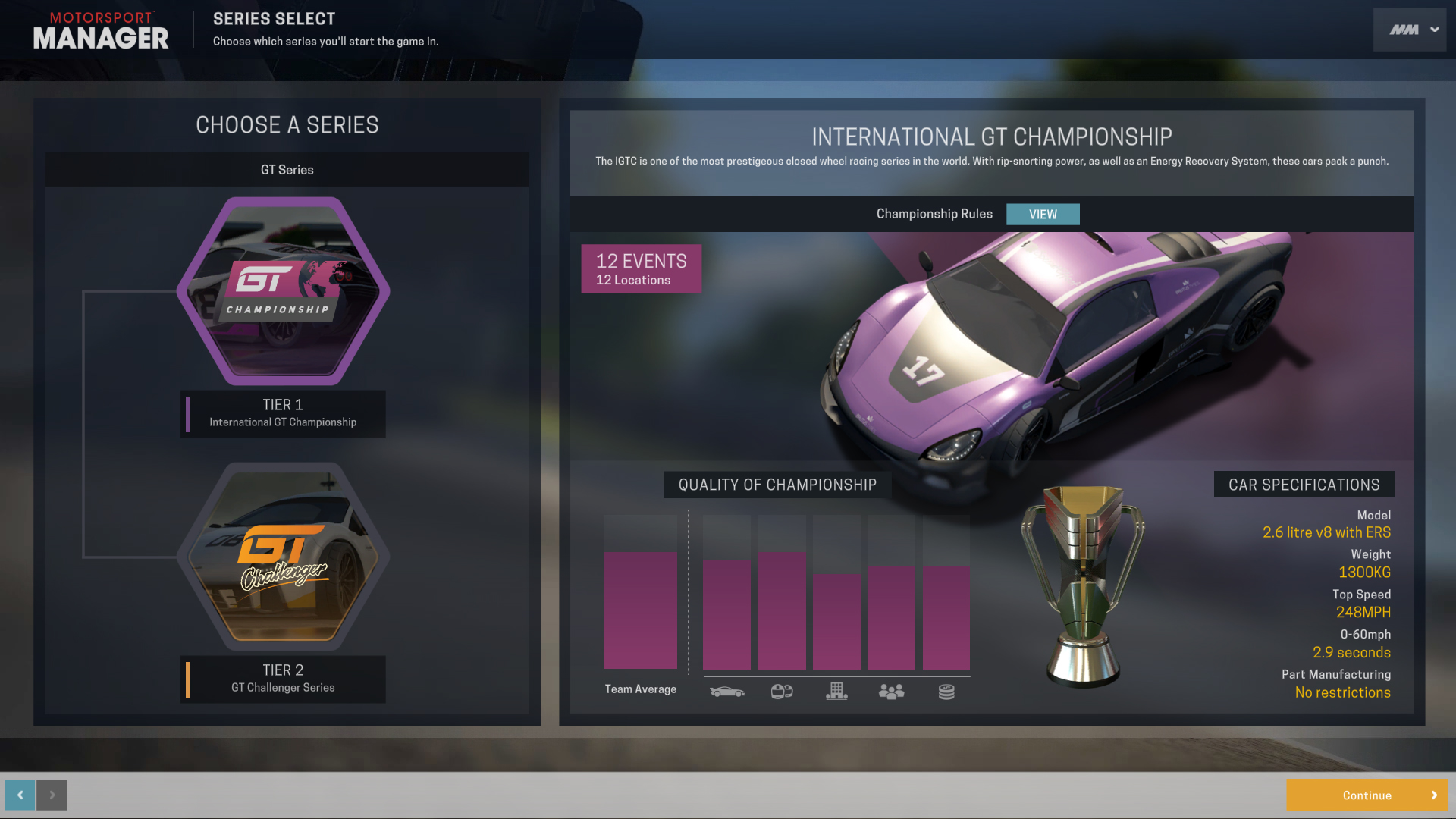Select the Tier 1 International GT Championship
The height and width of the screenshot is (819, 1456).
pyautogui.click(x=283, y=414)
